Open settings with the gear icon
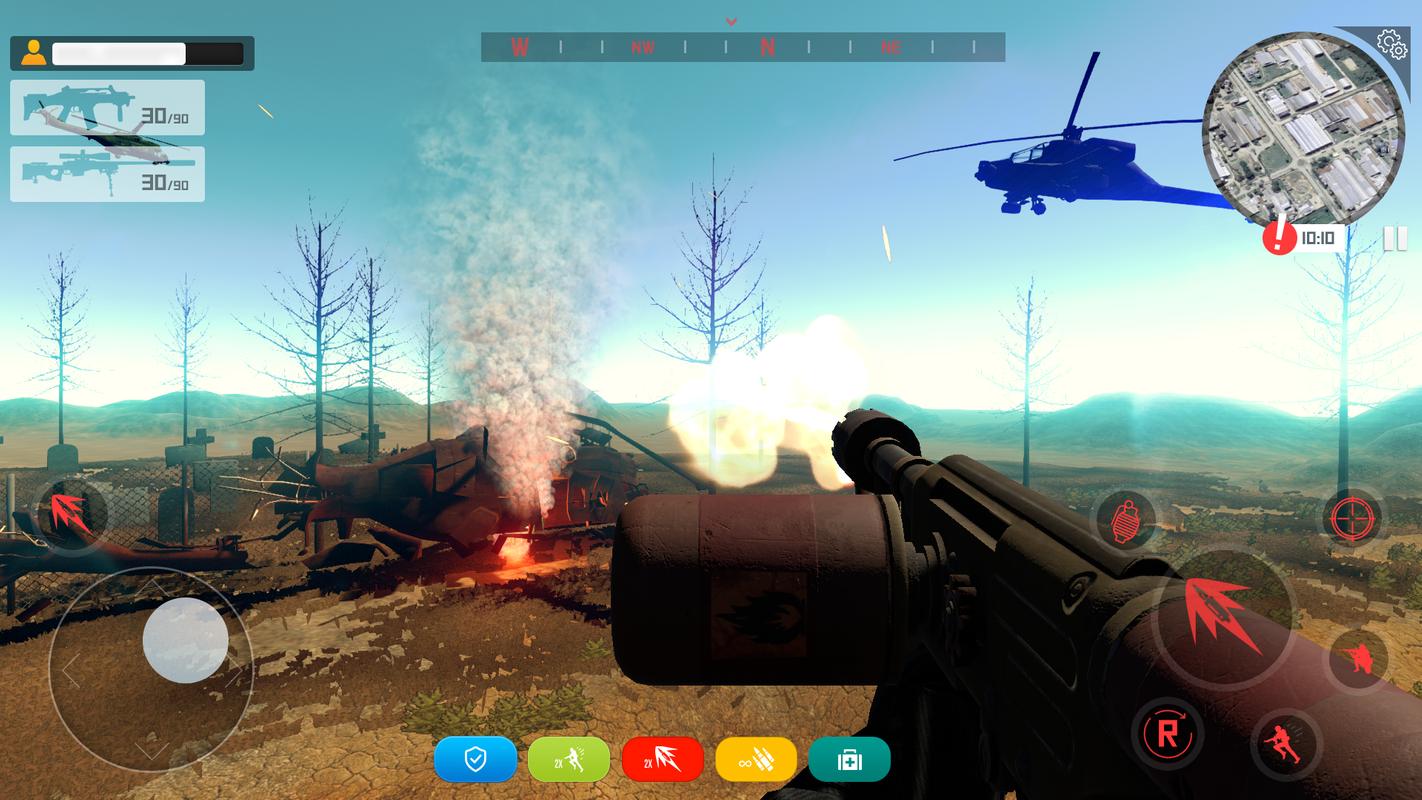 (x=1391, y=43)
